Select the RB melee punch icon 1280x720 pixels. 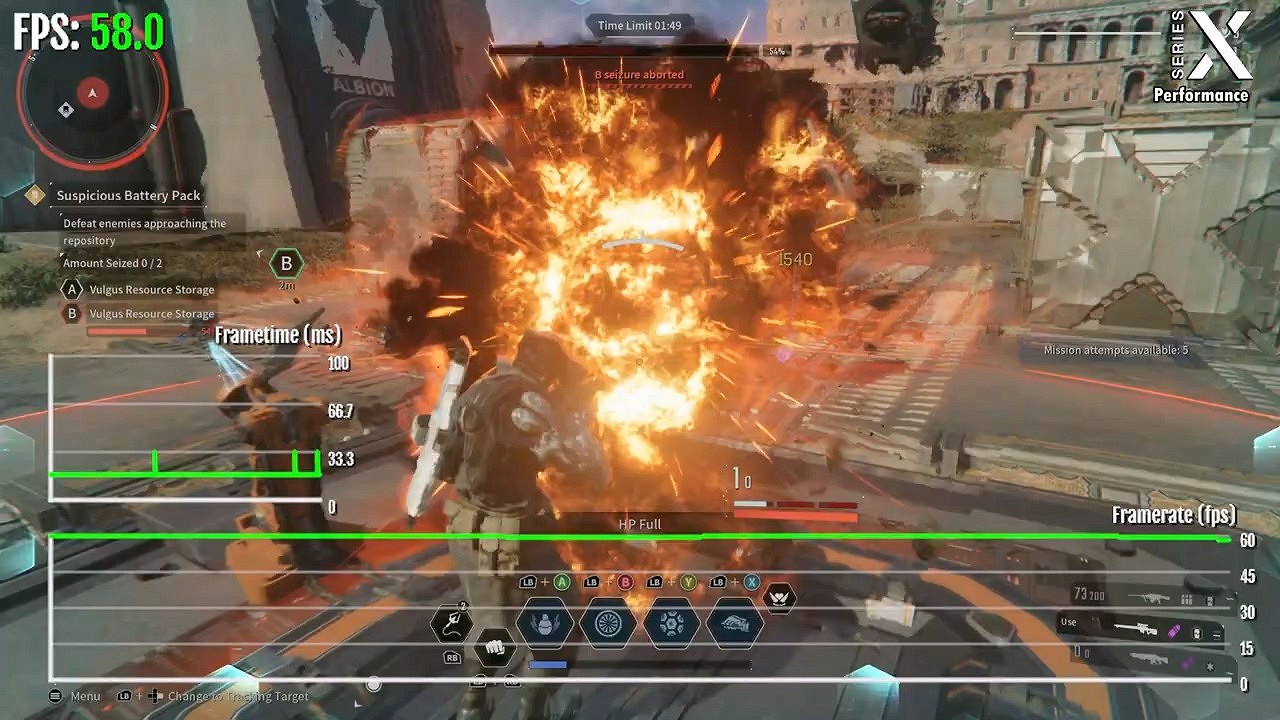[x=495, y=650]
